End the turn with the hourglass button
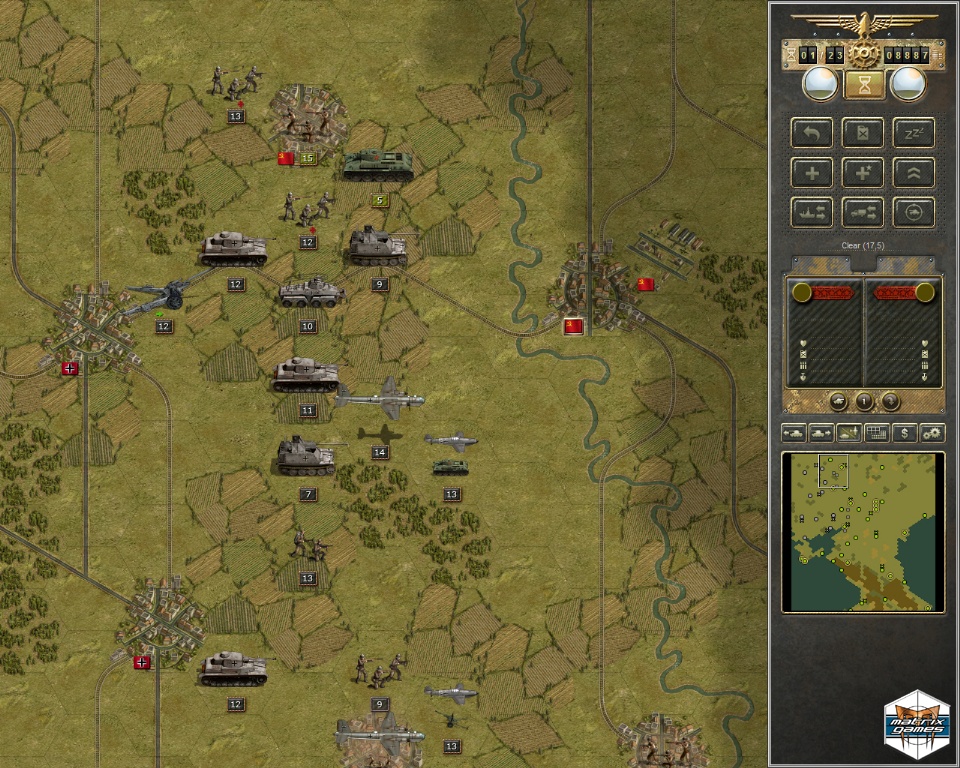 tap(864, 85)
